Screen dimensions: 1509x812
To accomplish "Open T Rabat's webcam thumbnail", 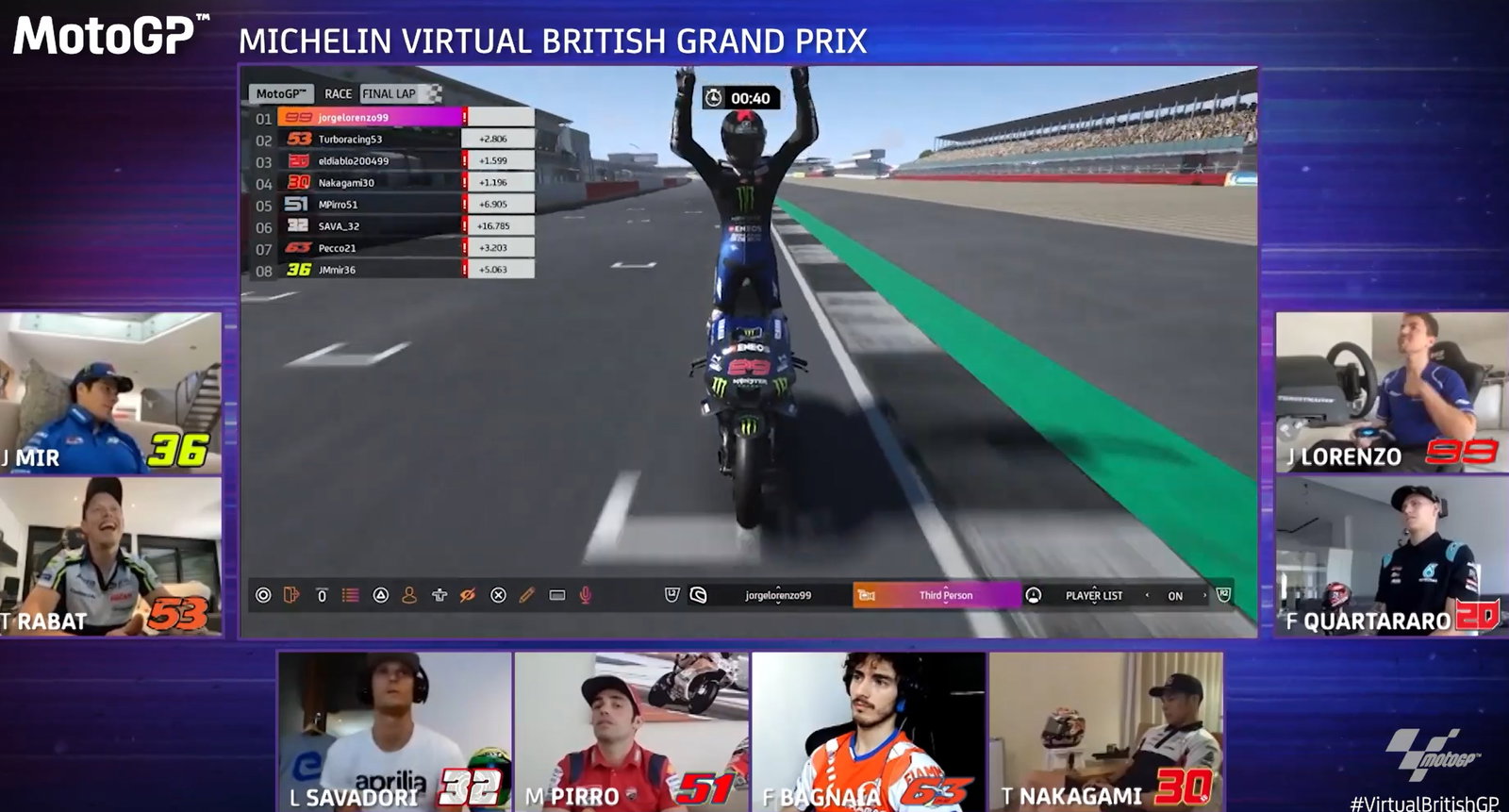I will pyautogui.click(x=110, y=556).
